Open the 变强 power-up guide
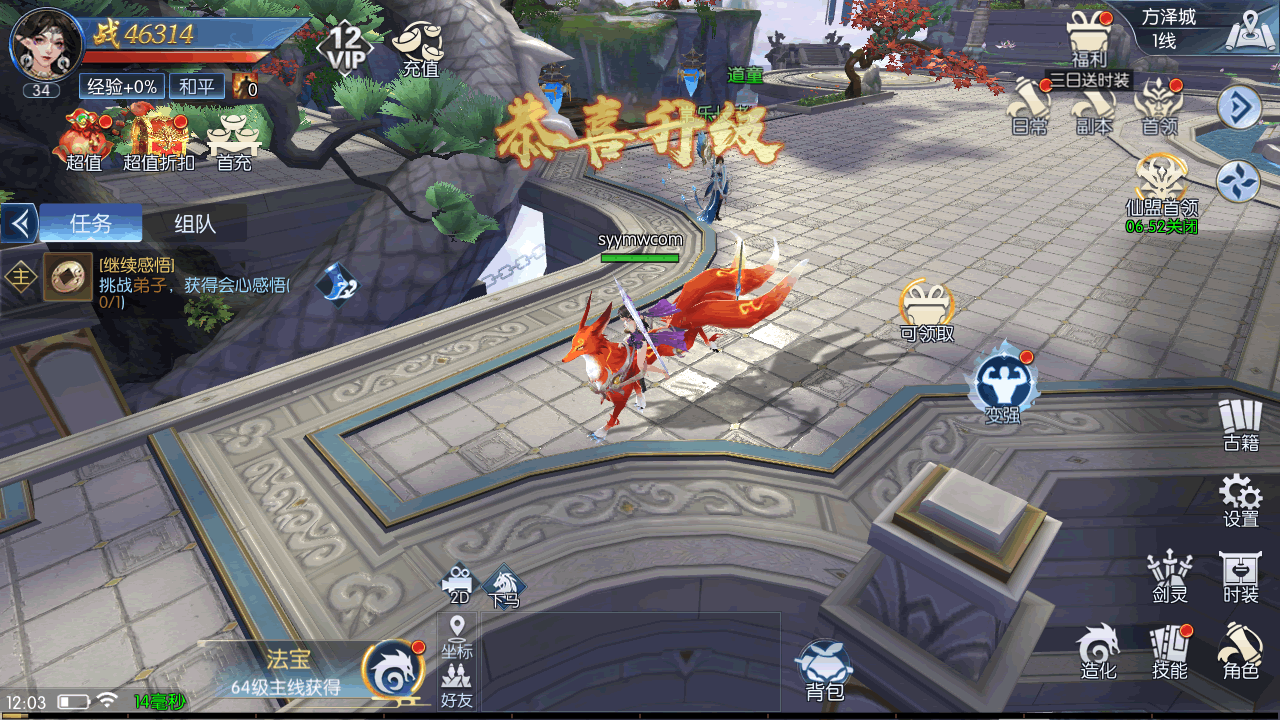The image size is (1280, 720). (1001, 383)
